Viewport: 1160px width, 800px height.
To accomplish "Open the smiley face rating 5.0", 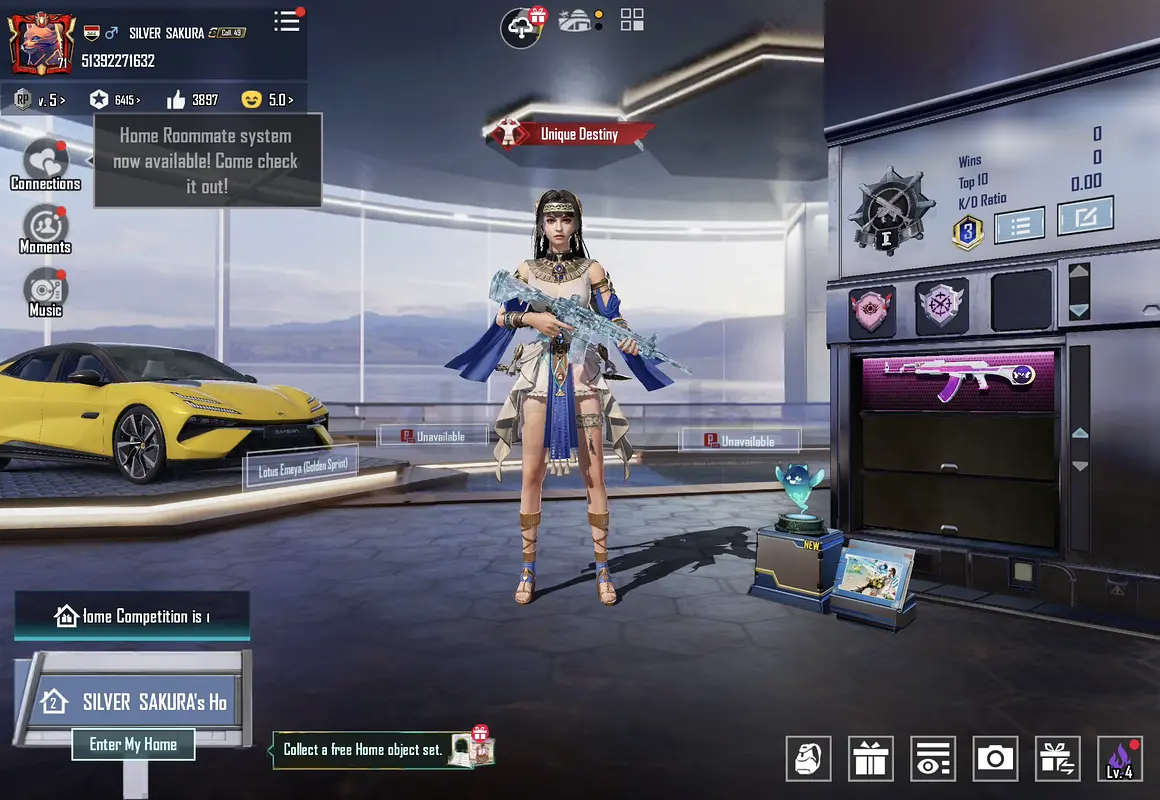I will click(x=267, y=100).
